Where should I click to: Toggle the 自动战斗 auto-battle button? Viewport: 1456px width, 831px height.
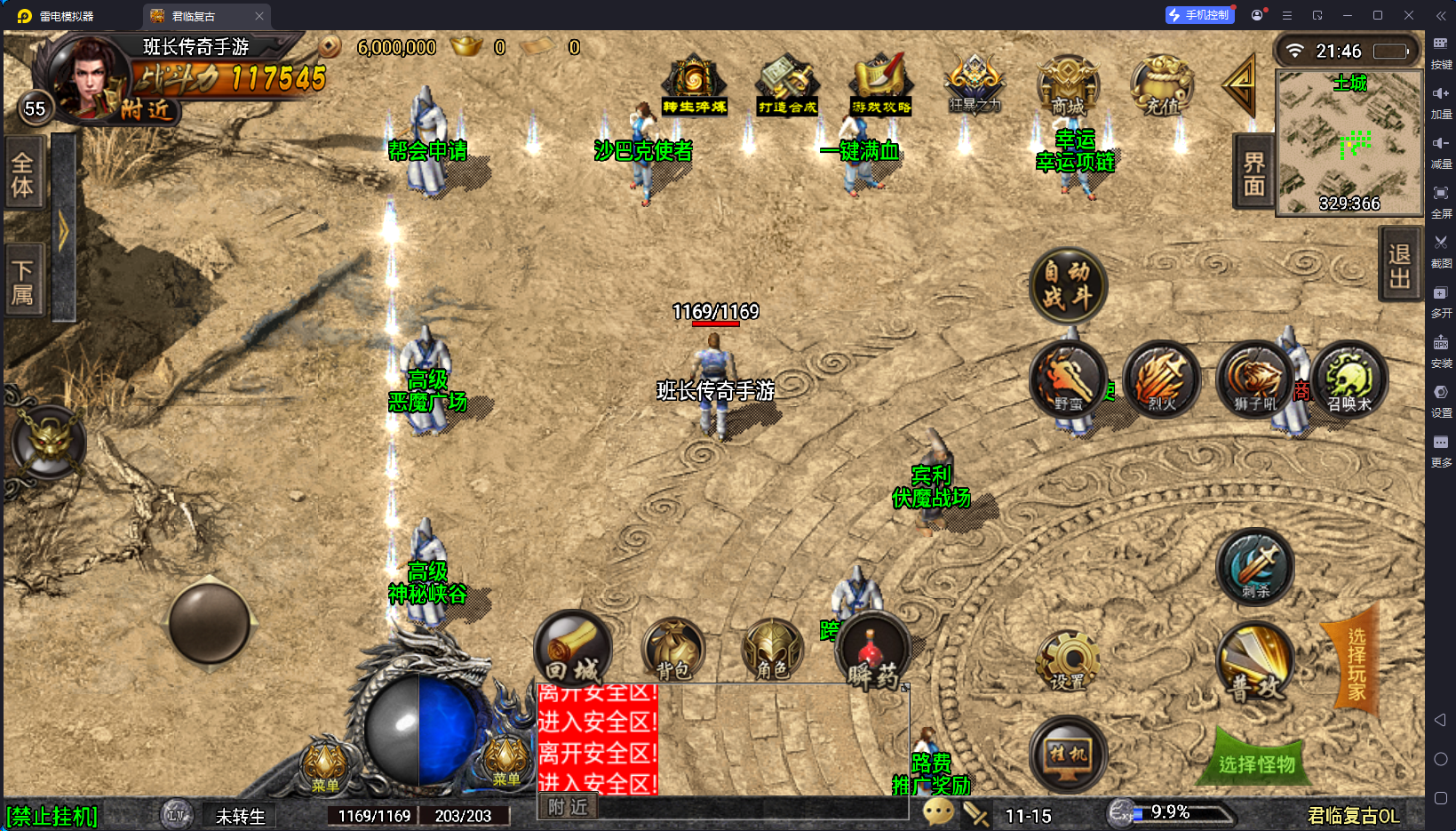[1067, 285]
